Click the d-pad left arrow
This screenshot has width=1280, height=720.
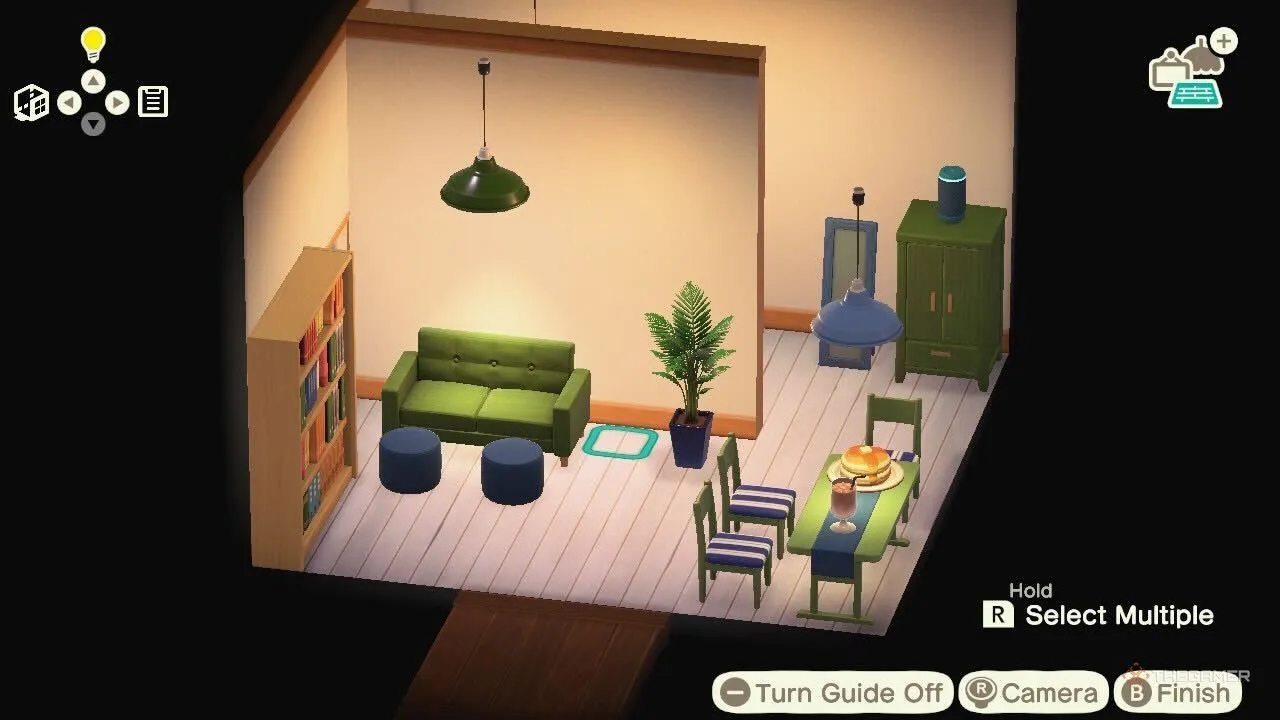point(69,102)
